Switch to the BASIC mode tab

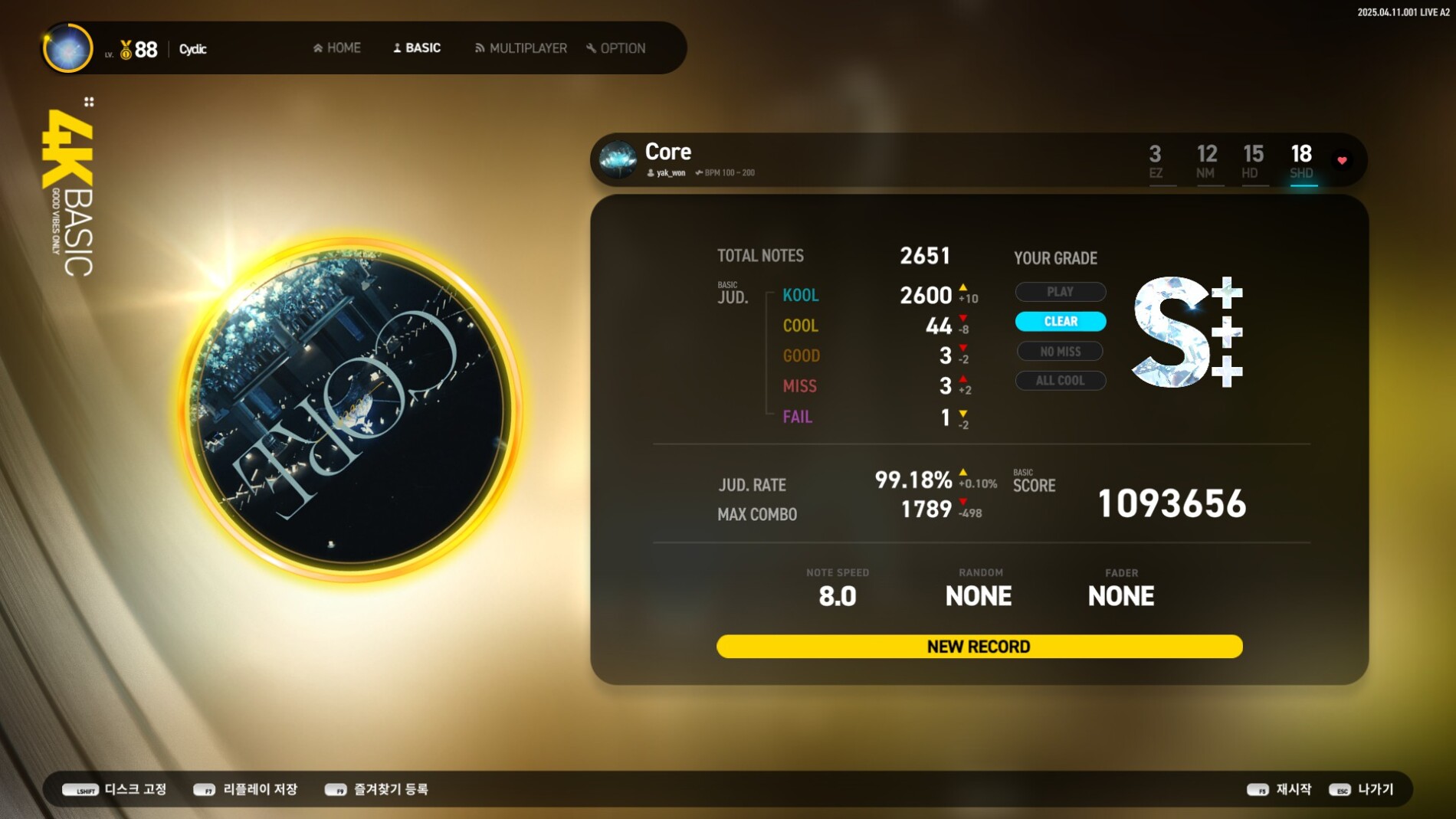[x=417, y=48]
